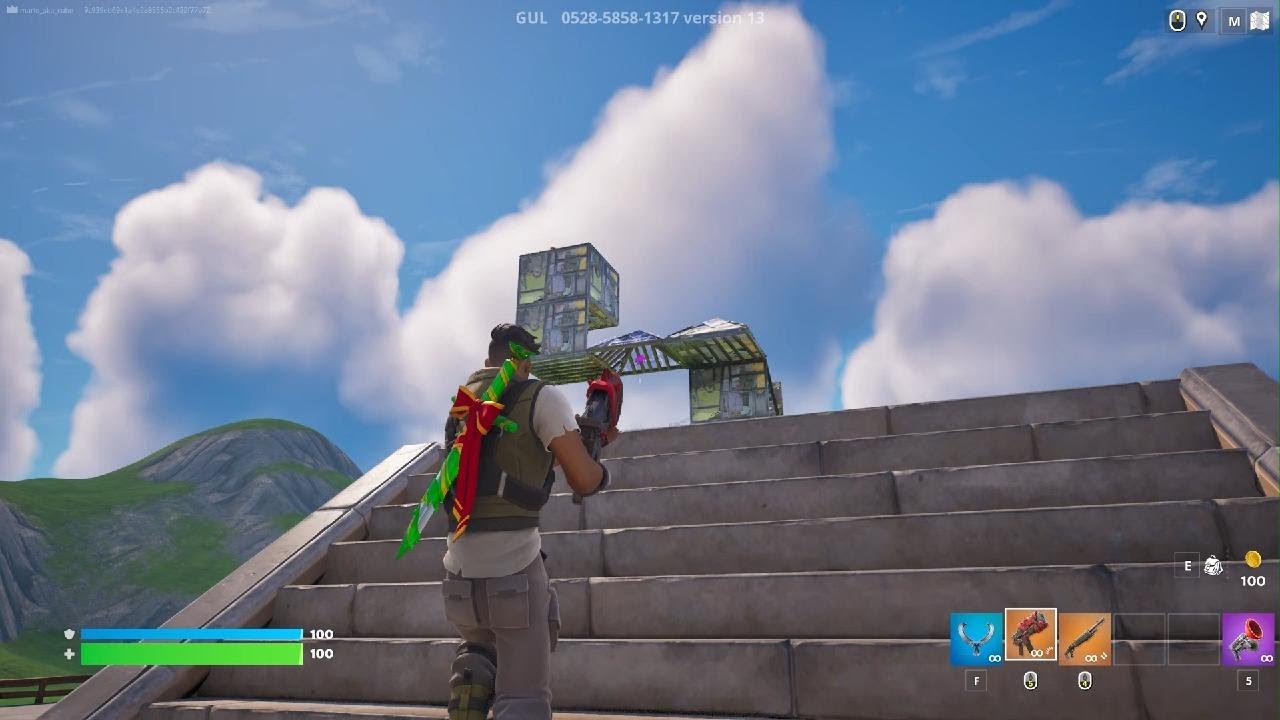Click the map pin marker icon

(x=1202, y=20)
